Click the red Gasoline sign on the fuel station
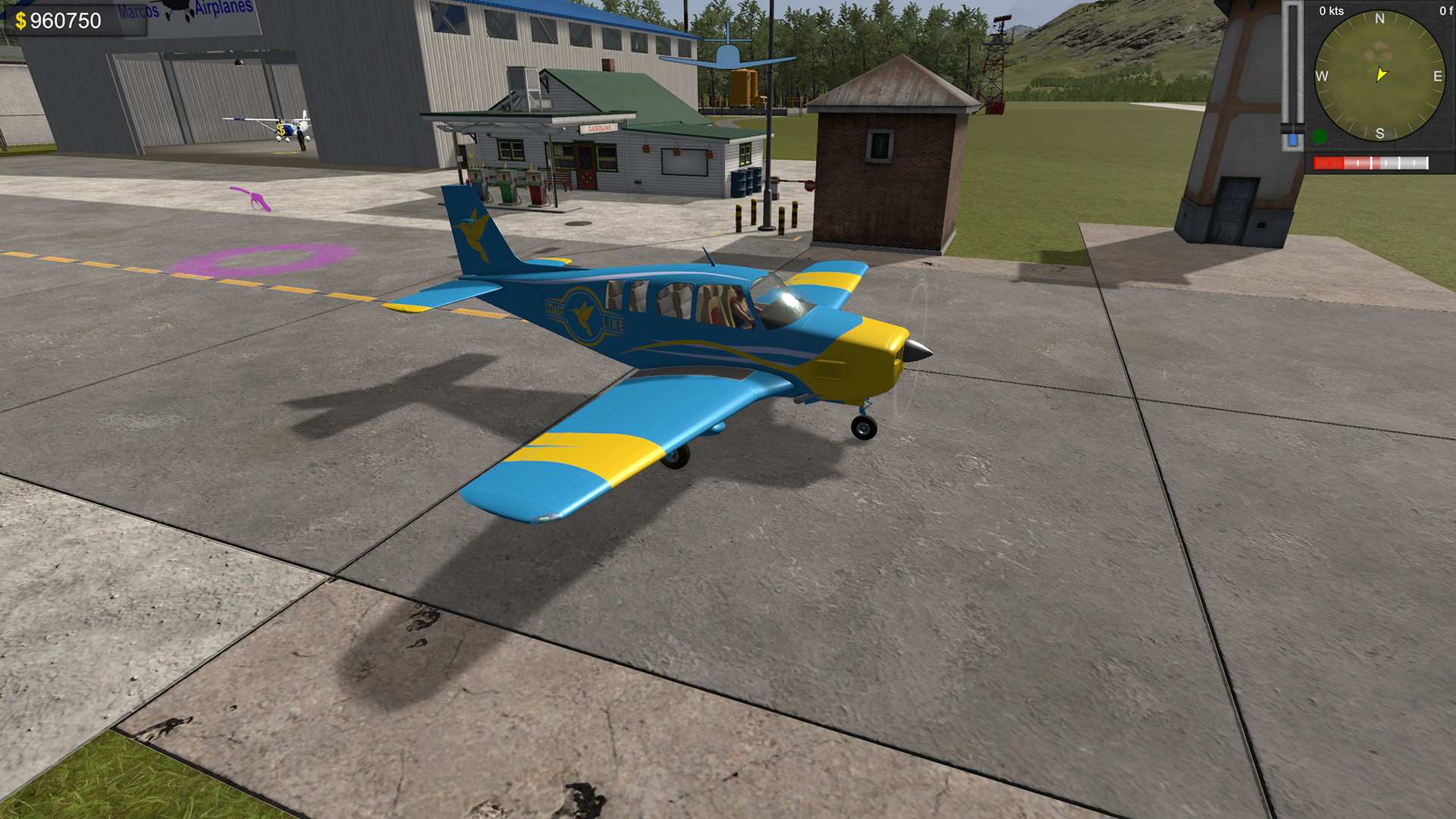Image resolution: width=1456 pixels, height=819 pixels. pyautogui.click(x=600, y=127)
